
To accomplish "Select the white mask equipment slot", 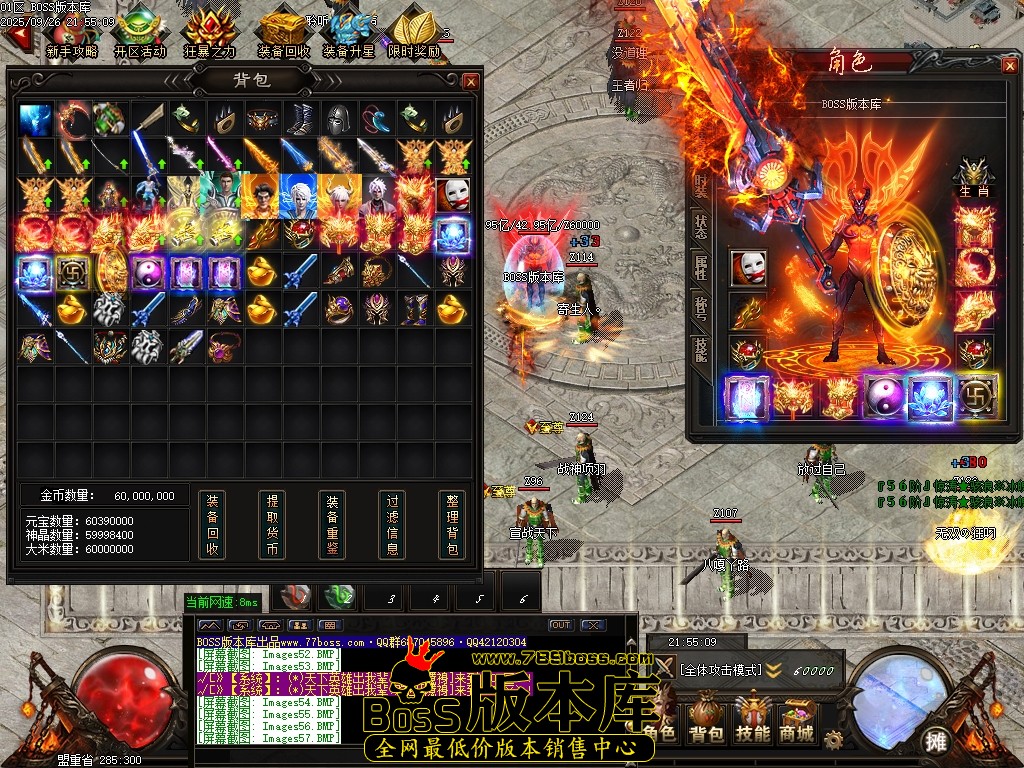I will pyautogui.click(x=748, y=268).
